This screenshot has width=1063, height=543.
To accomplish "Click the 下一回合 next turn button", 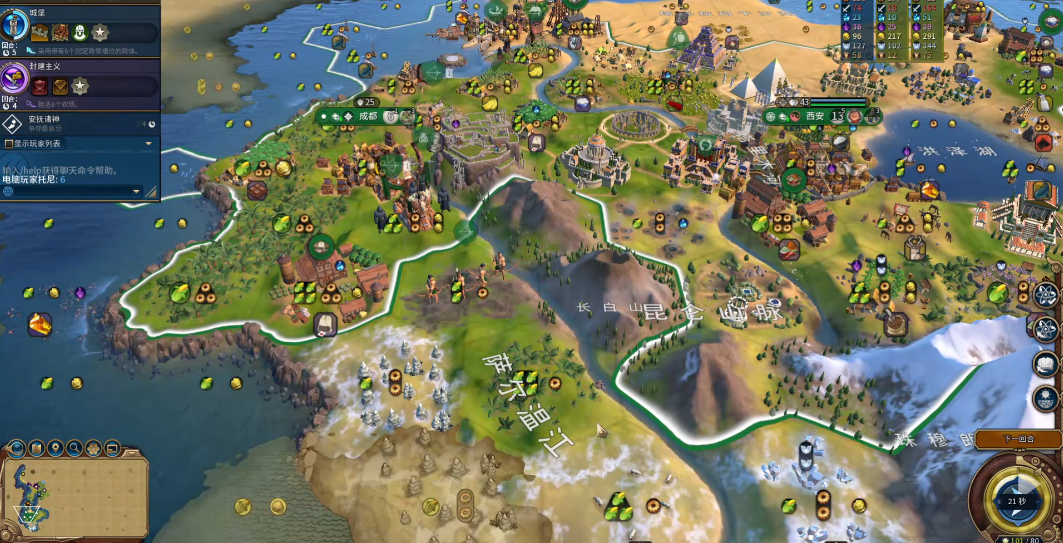I will 1018,438.
